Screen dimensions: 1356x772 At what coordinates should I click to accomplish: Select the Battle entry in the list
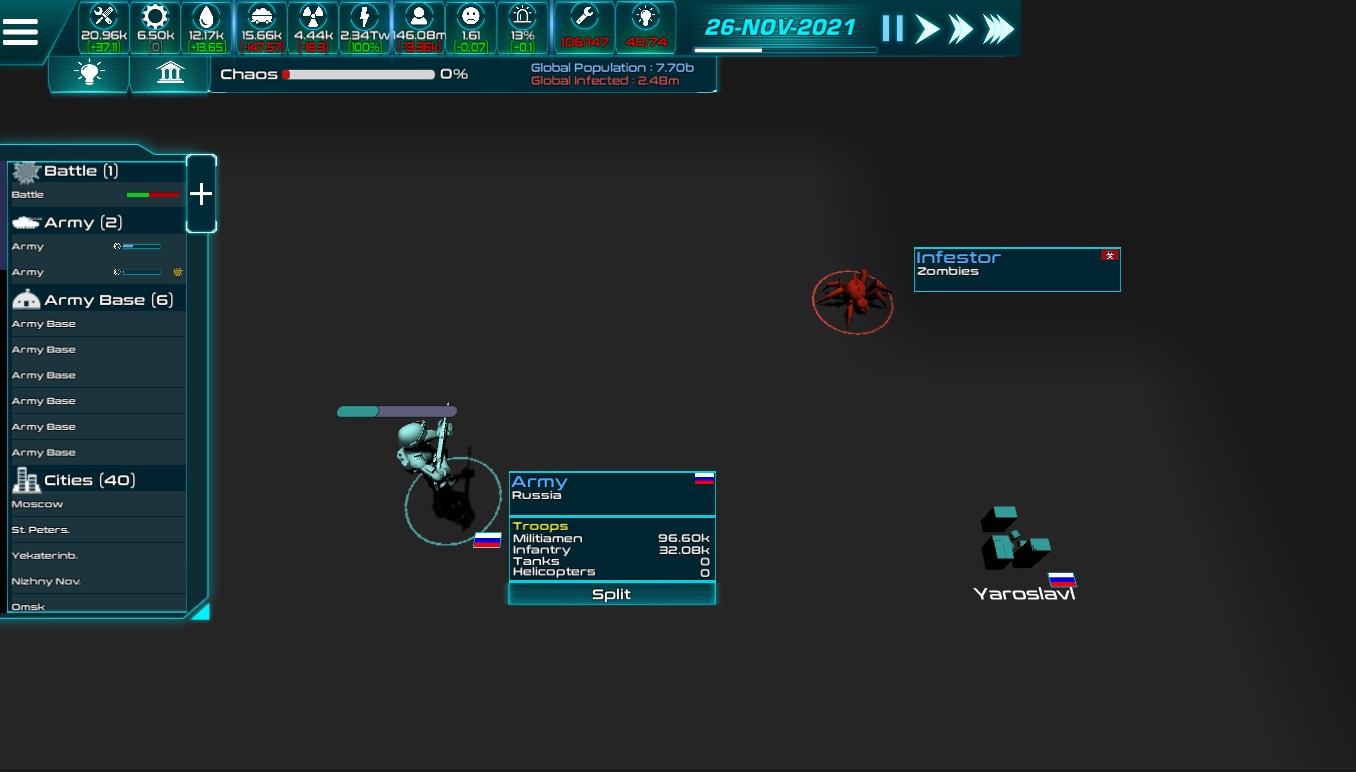(x=96, y=195)
